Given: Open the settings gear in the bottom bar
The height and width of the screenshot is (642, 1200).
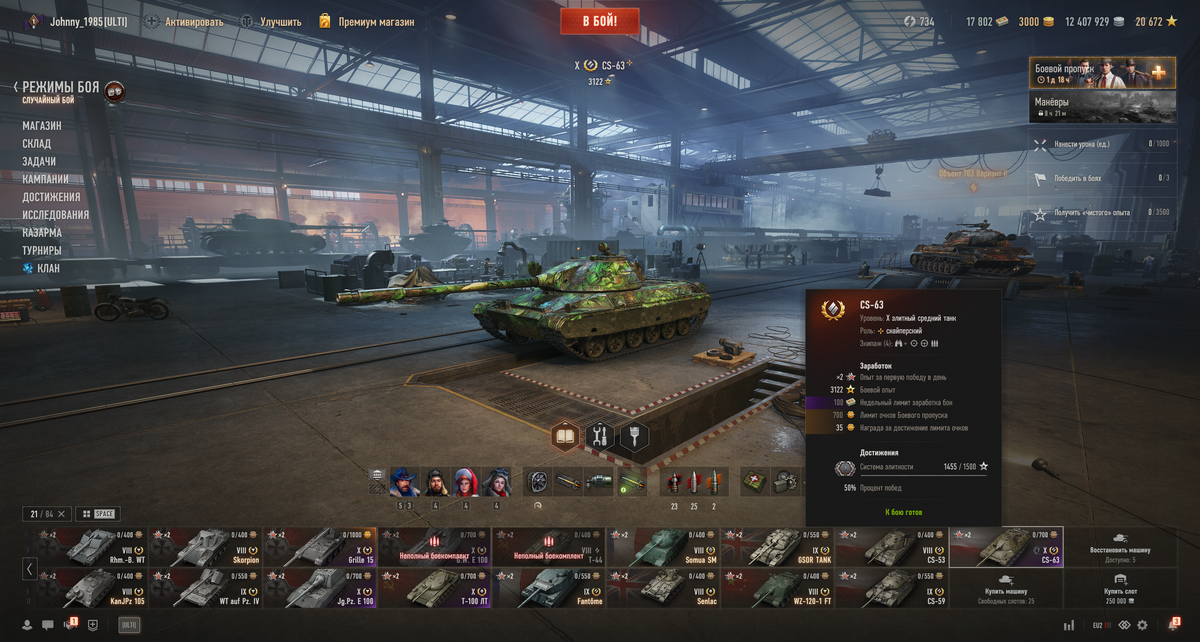Looking at the screenshot, I should pyautogui.click(x=1143, y=625).
